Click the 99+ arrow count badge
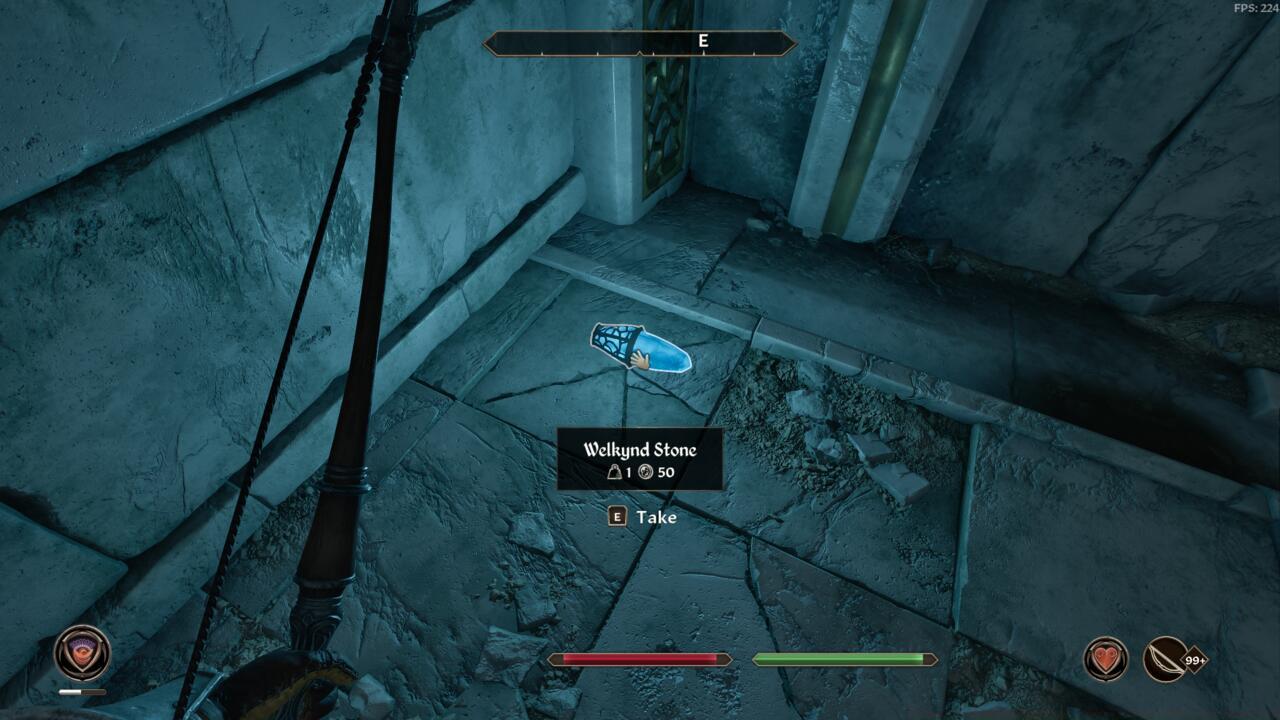Image resolution: width=1280 pixels, height=720 pixels. coord(1196,660)
